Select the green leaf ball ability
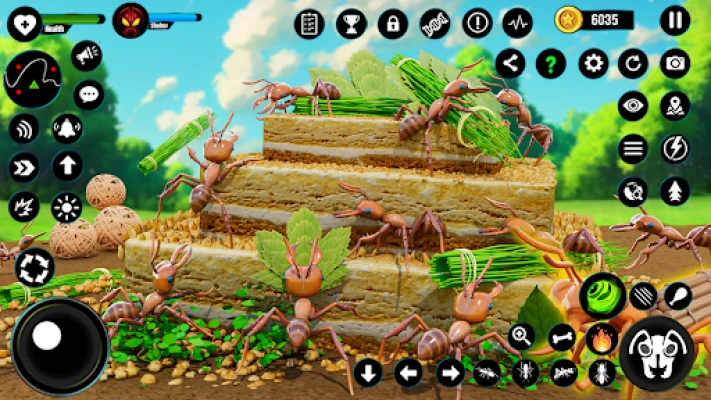The height and width of the screenshot is (400, 711). click(603, 294)
